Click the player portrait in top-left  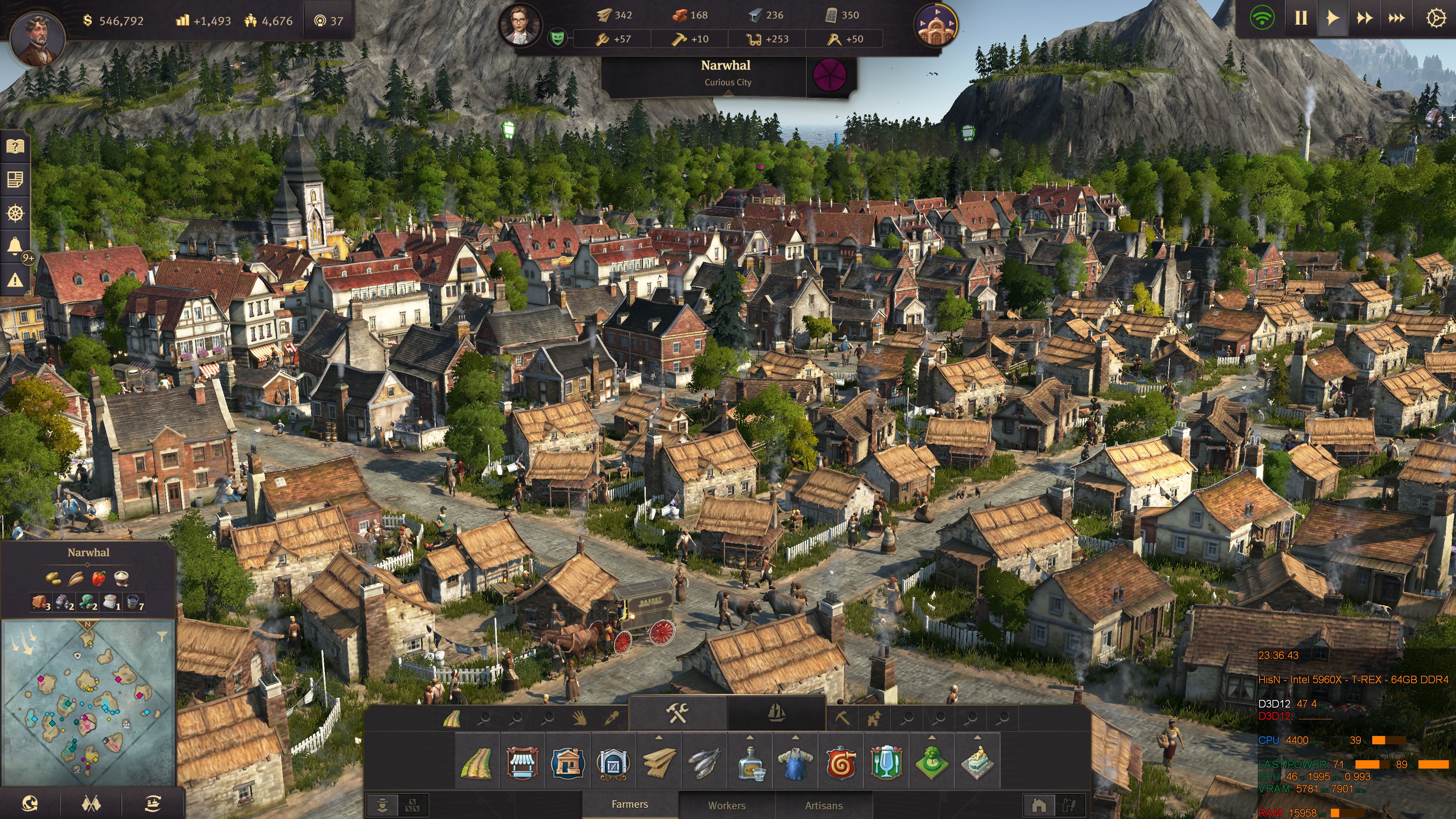tap(37, 38)
